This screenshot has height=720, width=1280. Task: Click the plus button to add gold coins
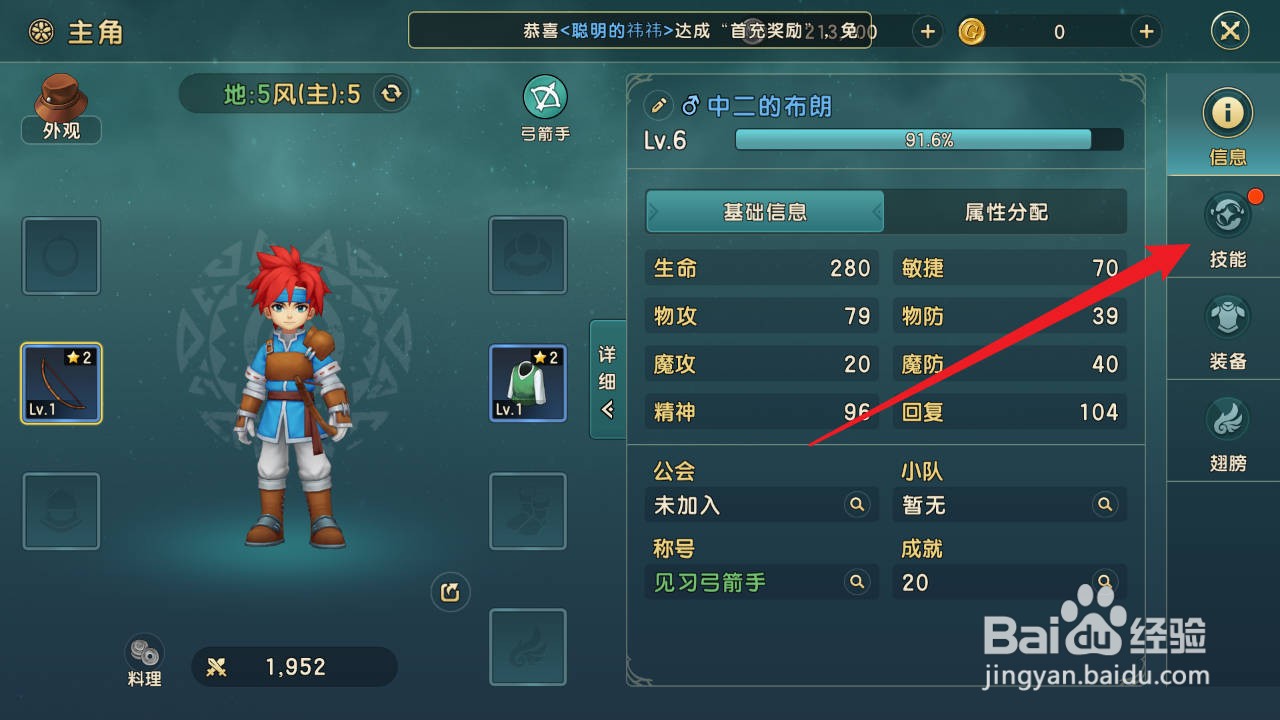click(x=1145, y=31)
